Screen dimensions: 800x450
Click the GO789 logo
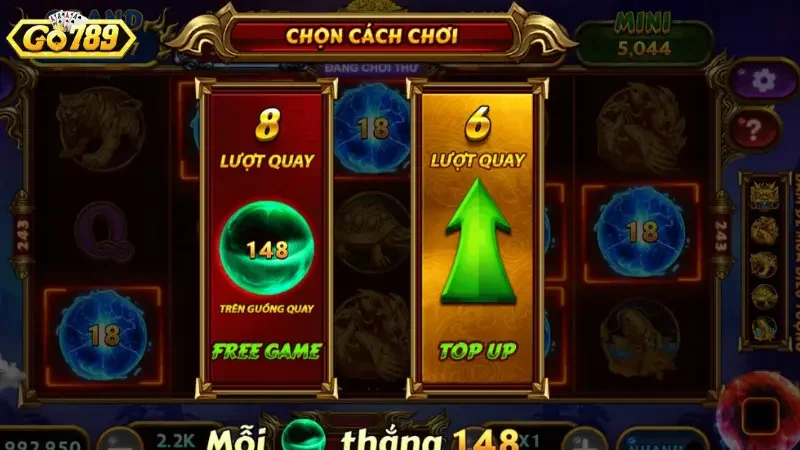70,37
